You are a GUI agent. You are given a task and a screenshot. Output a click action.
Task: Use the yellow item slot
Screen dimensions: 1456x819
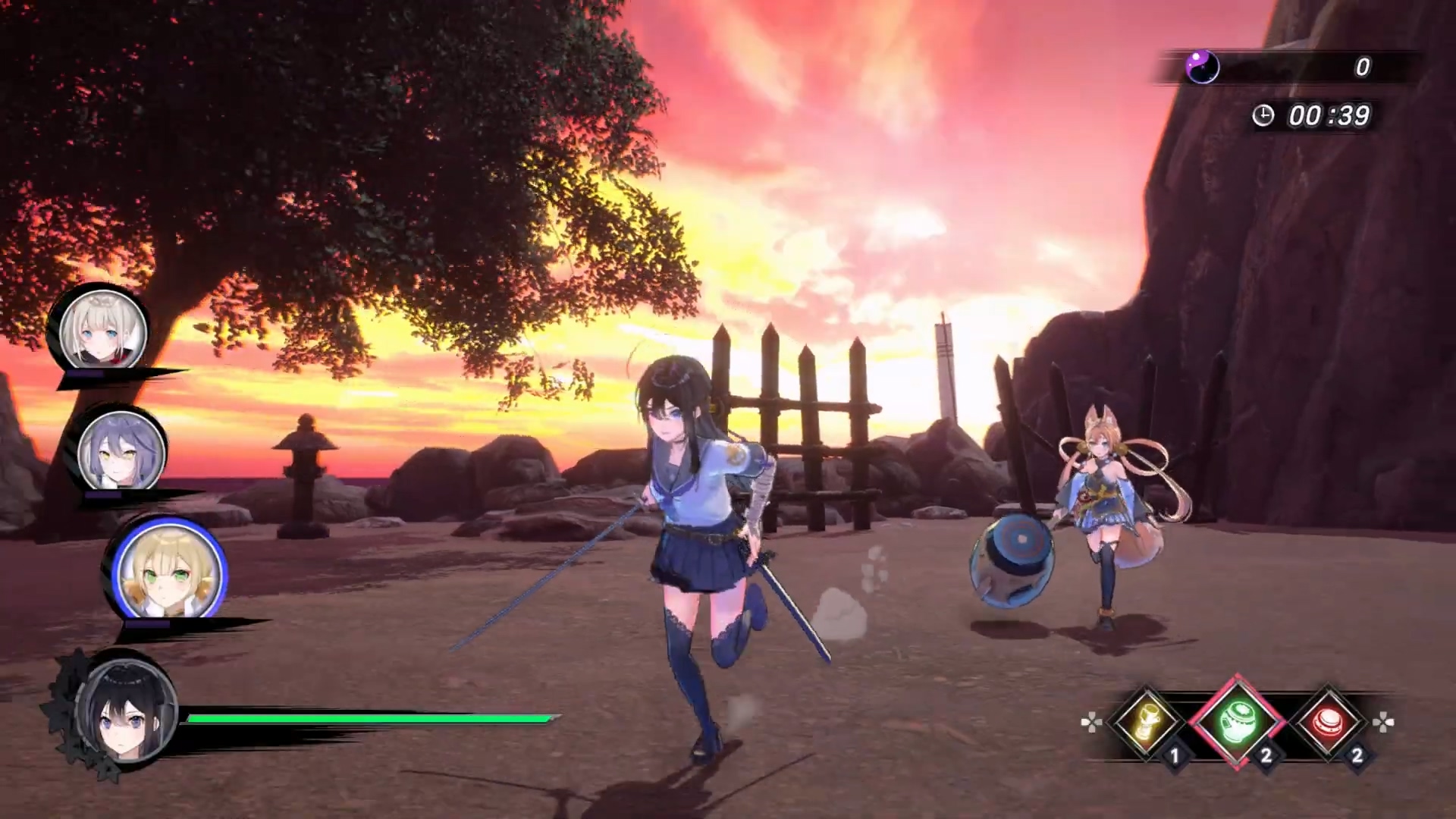1146,721
